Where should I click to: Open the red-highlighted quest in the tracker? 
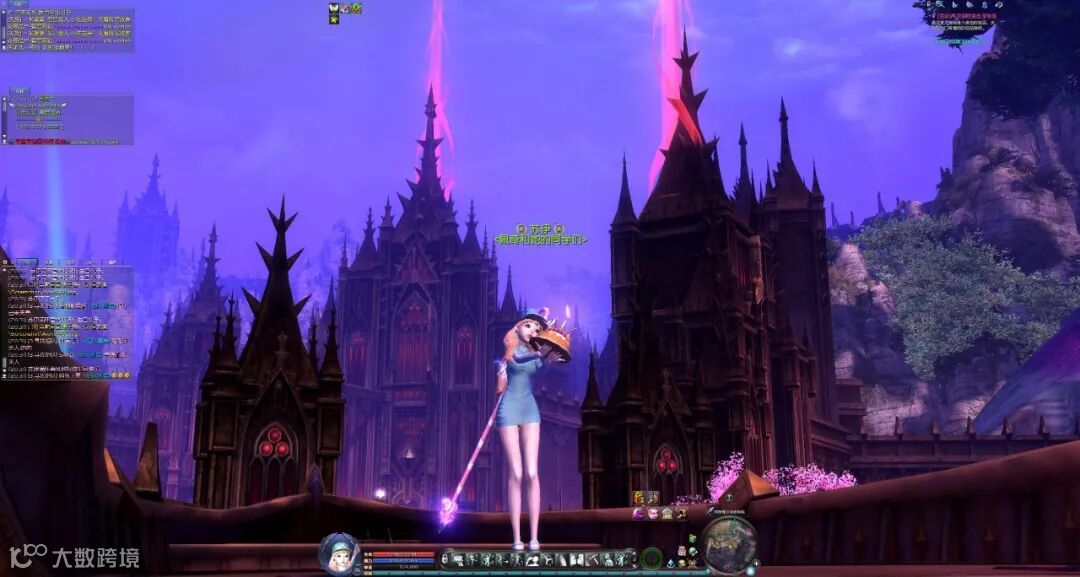(965, 17)
